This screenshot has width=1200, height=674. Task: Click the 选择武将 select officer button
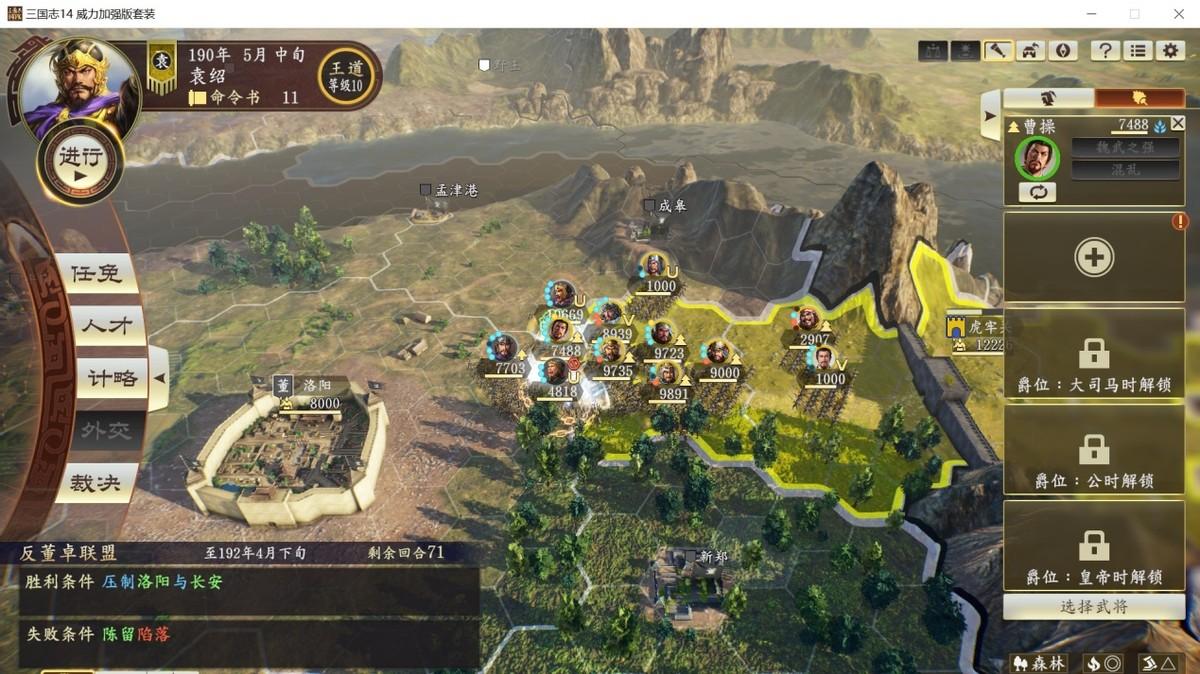pyautogui.click(x=1094, y=606)
